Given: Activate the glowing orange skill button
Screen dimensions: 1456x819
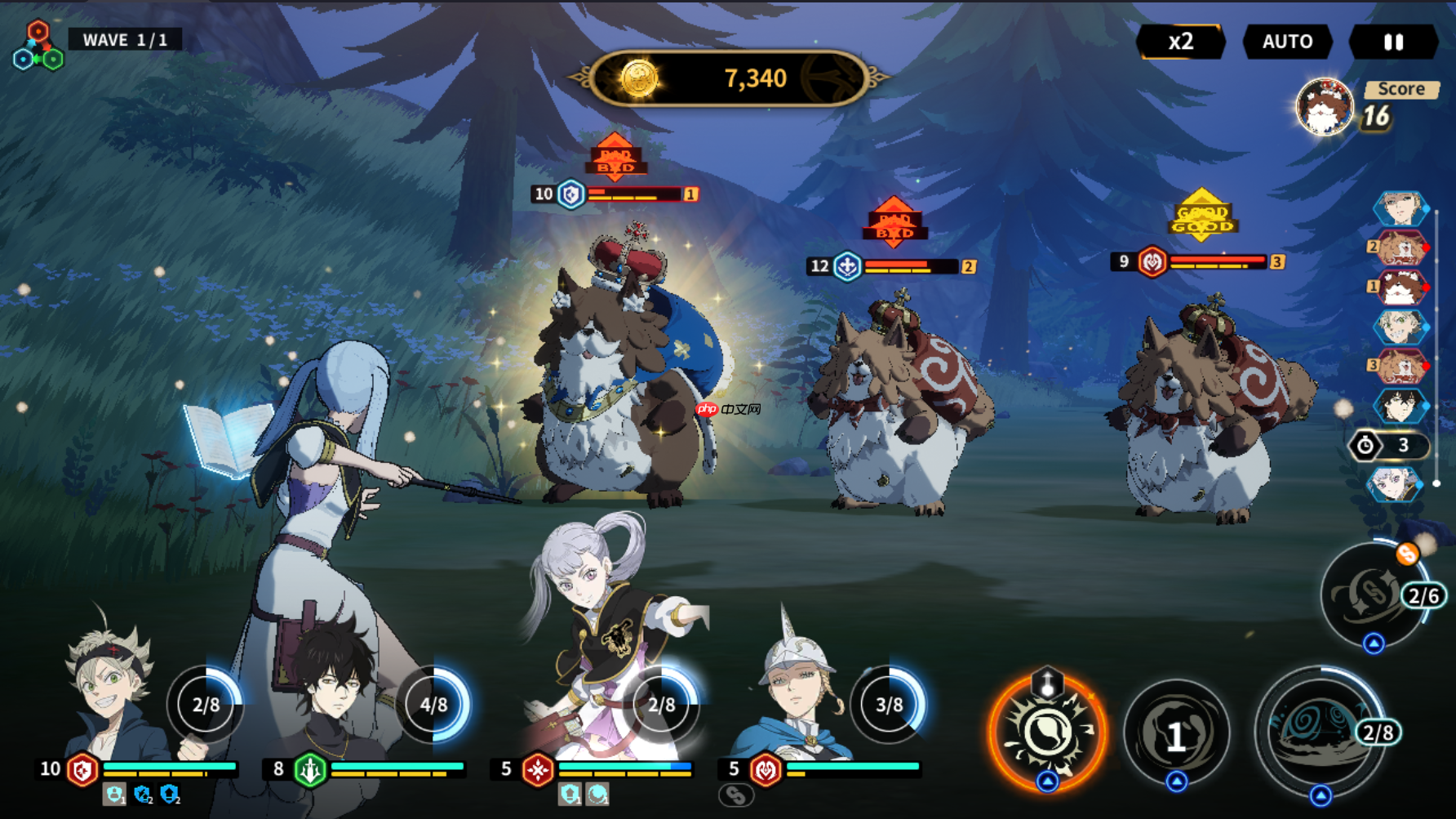Looking at the screenshot, I should coord(1047,732).
